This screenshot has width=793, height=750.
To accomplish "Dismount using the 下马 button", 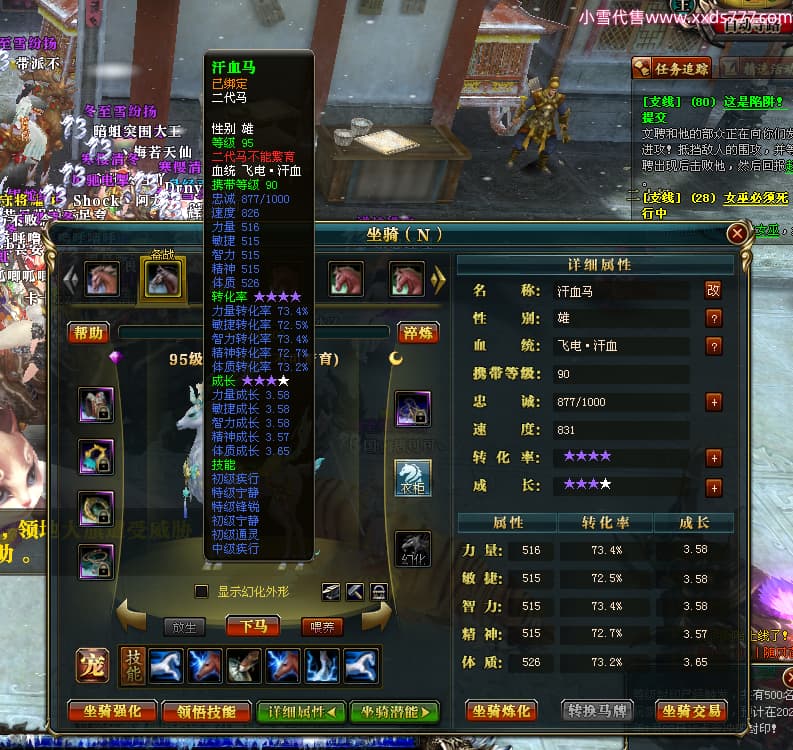I will (x=253, y=627).
